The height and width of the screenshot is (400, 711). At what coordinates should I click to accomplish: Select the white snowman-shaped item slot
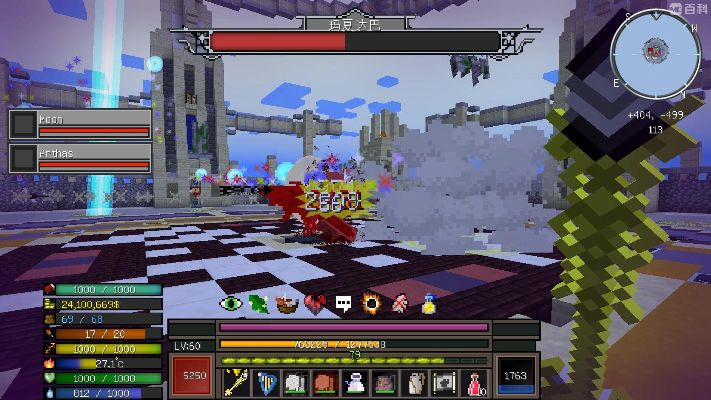(x=354, y=382)
